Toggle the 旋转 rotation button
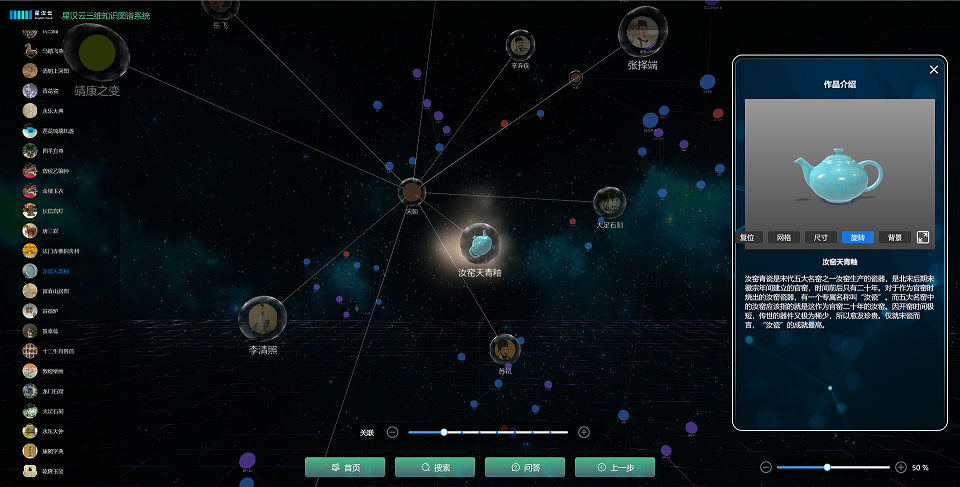Image resolution: width=960 pixels, height=487 pixels. pos(857,238)
